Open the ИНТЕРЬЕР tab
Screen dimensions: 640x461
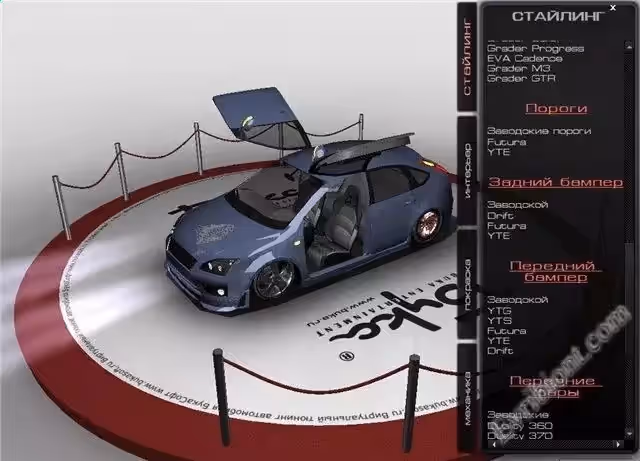[x=467, y=172]
